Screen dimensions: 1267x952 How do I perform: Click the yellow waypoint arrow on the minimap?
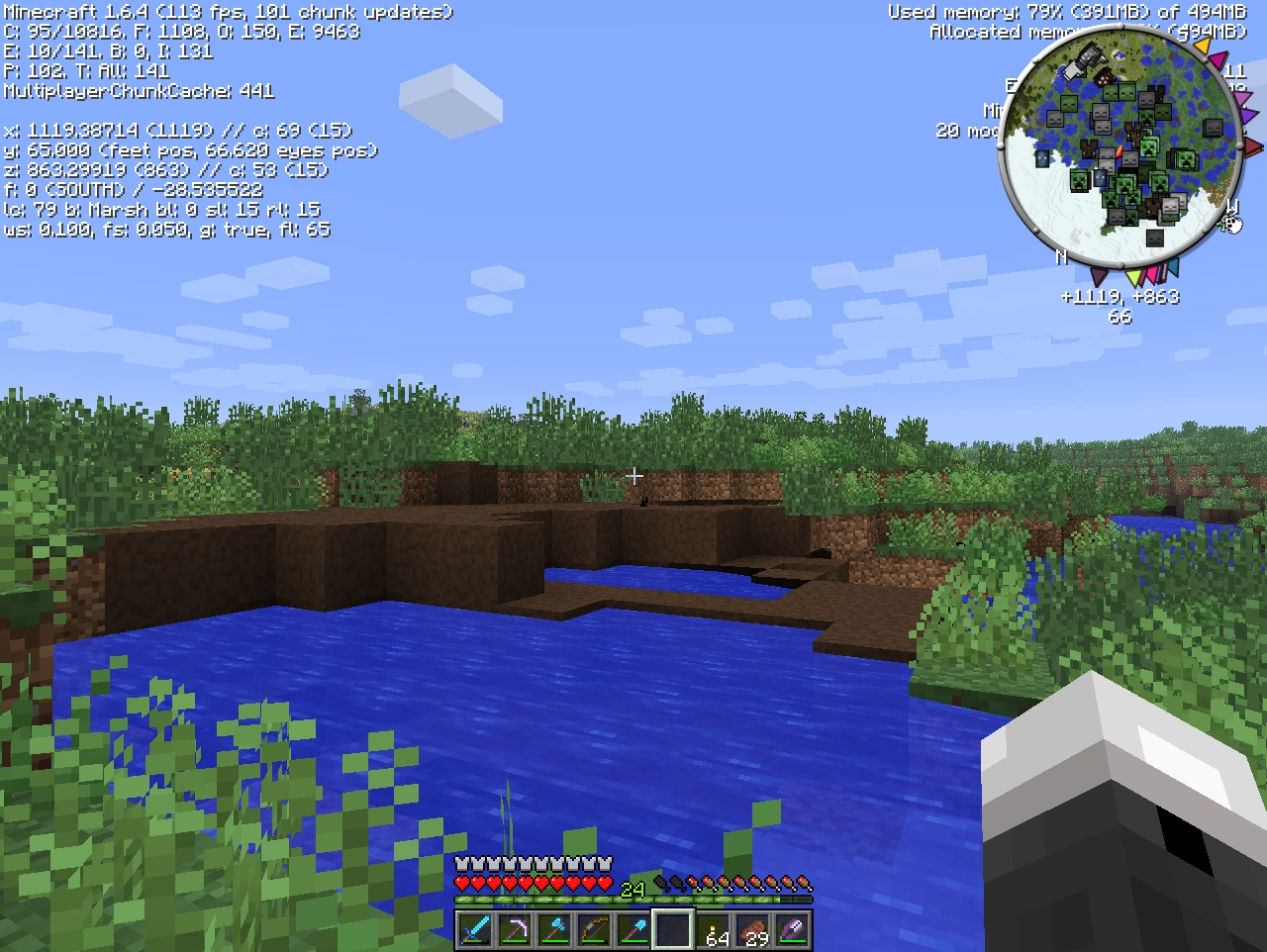(x=1204, y=46)
